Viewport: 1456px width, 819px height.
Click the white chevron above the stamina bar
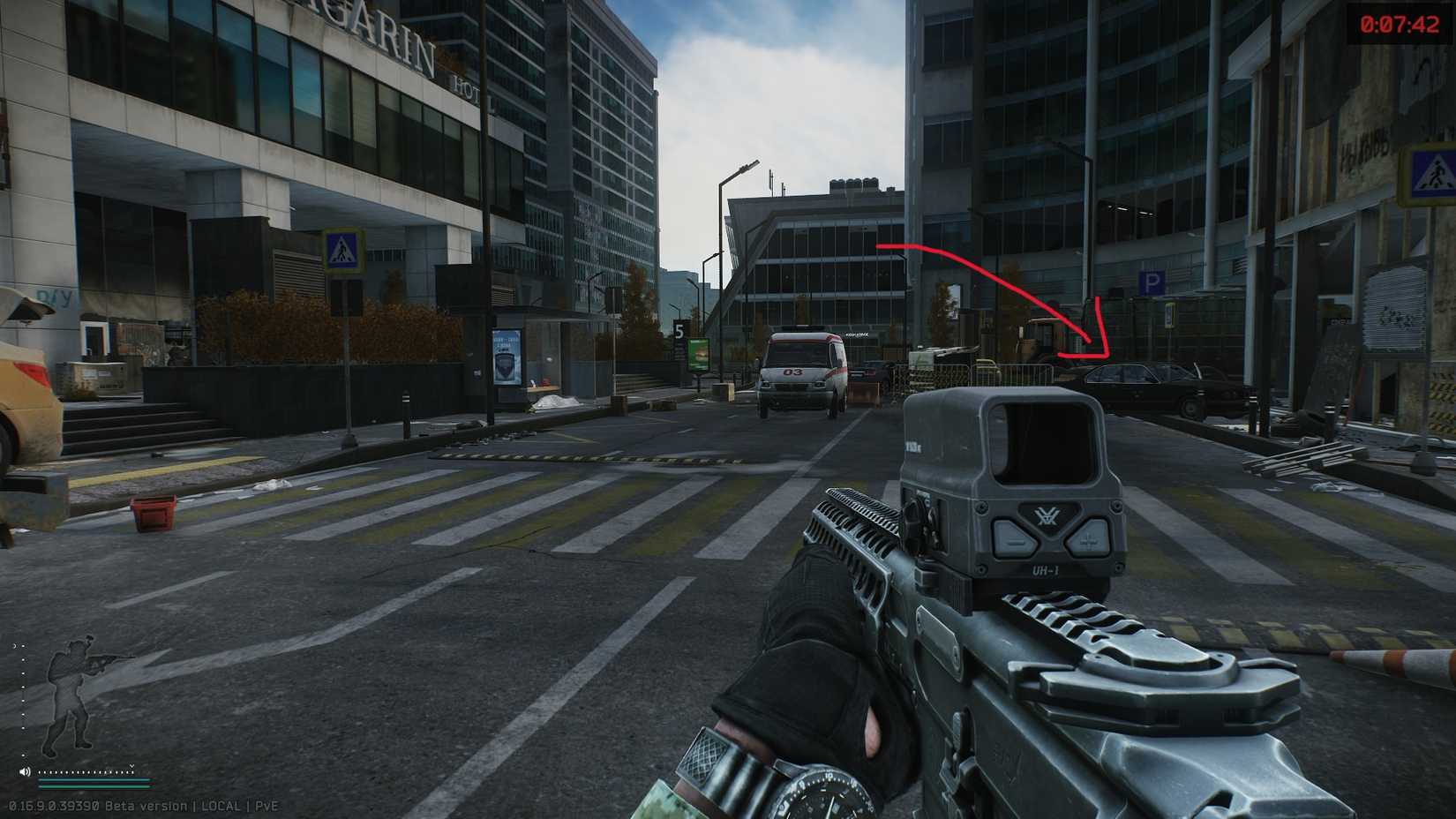point(132,766)
